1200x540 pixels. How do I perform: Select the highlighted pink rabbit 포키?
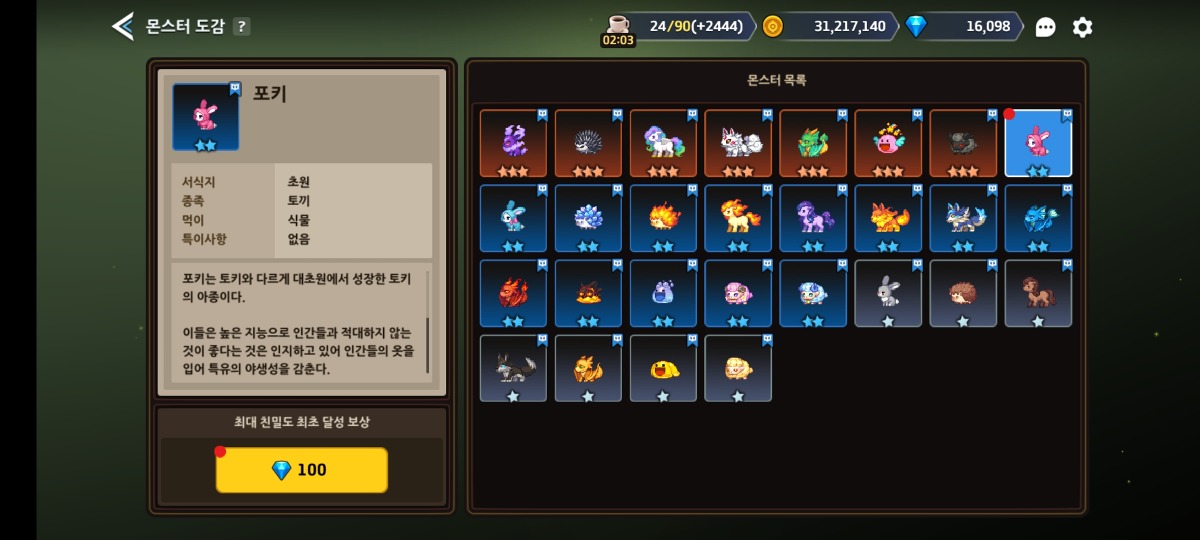1038,143
